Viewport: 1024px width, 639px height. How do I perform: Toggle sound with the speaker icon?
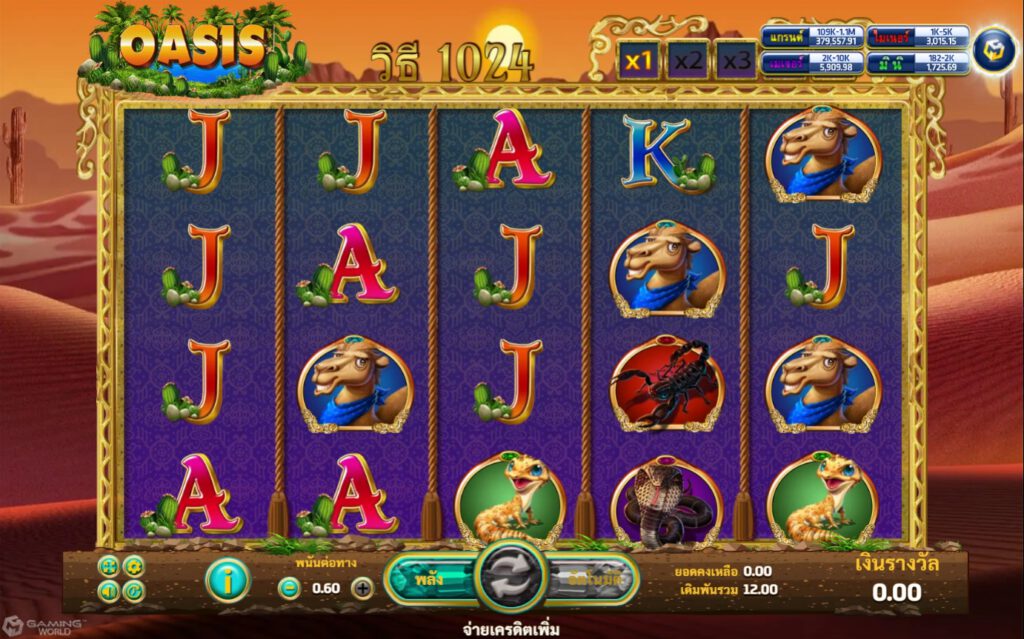click(x=110, y=591)
